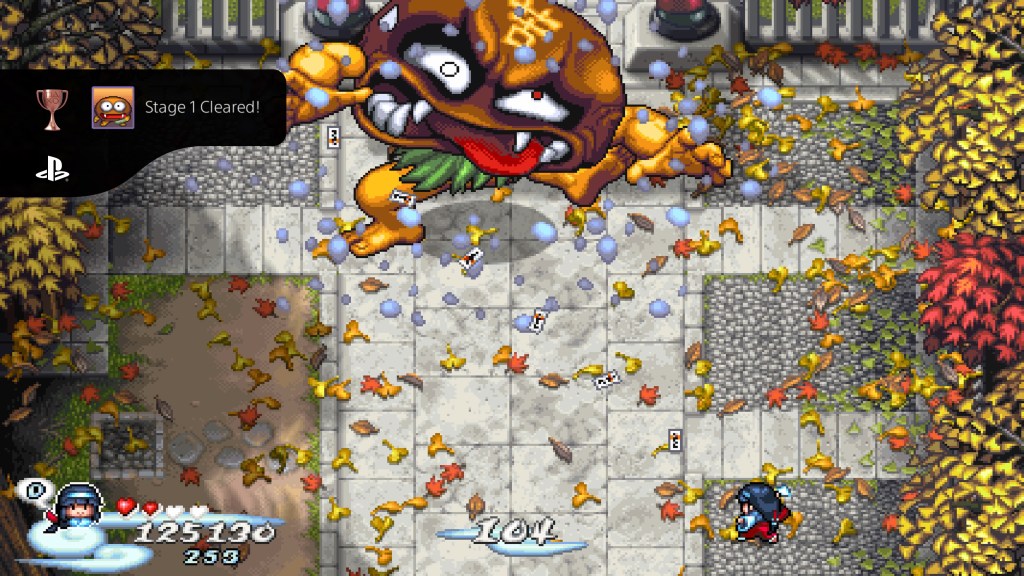The image size is (1024, 576).
Task: Select the bronze trophy cup icon
Action: coord(52,107)
